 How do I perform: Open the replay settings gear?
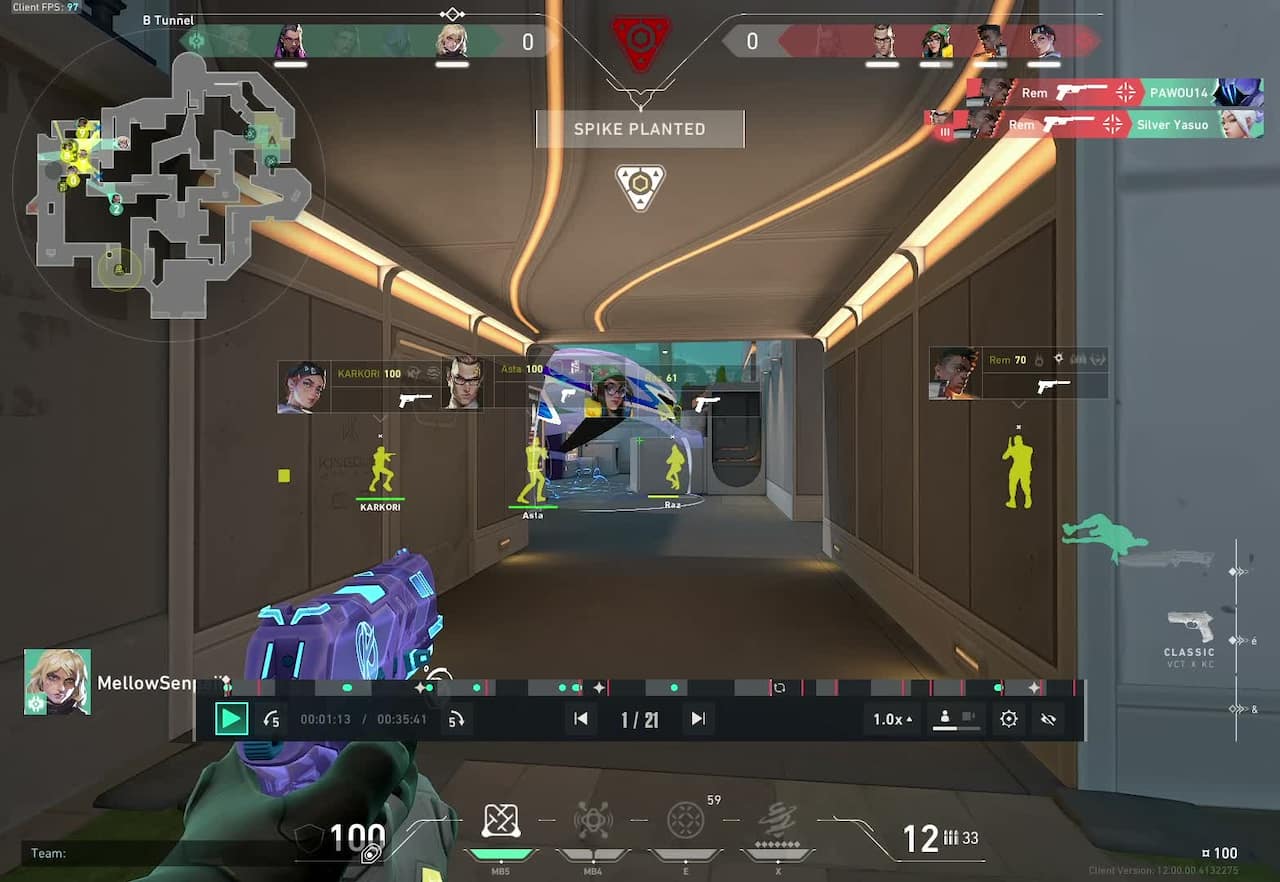(1009, 719)
